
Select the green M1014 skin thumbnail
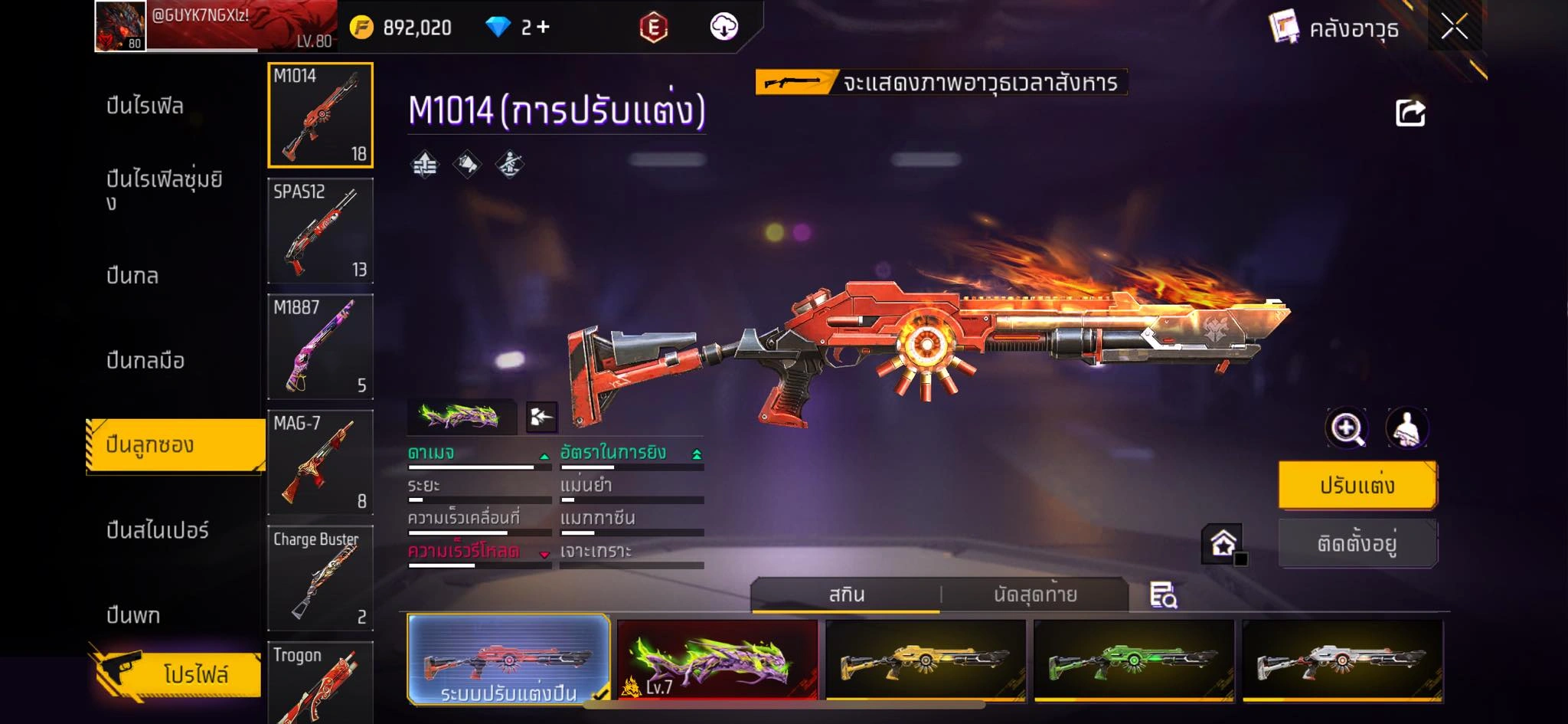(x=1134, y=660)
